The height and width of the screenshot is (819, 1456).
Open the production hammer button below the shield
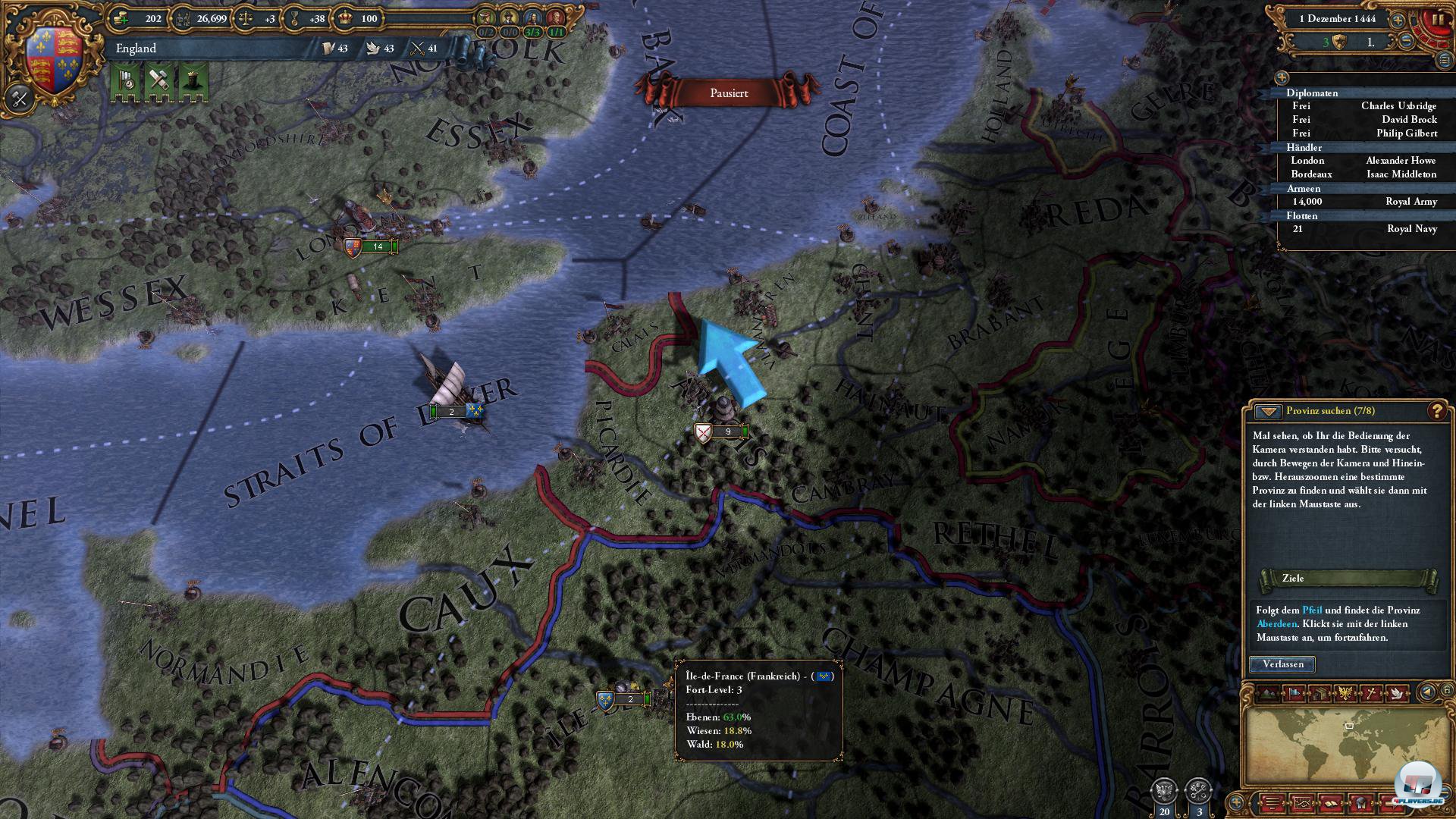tap(20, 99)
